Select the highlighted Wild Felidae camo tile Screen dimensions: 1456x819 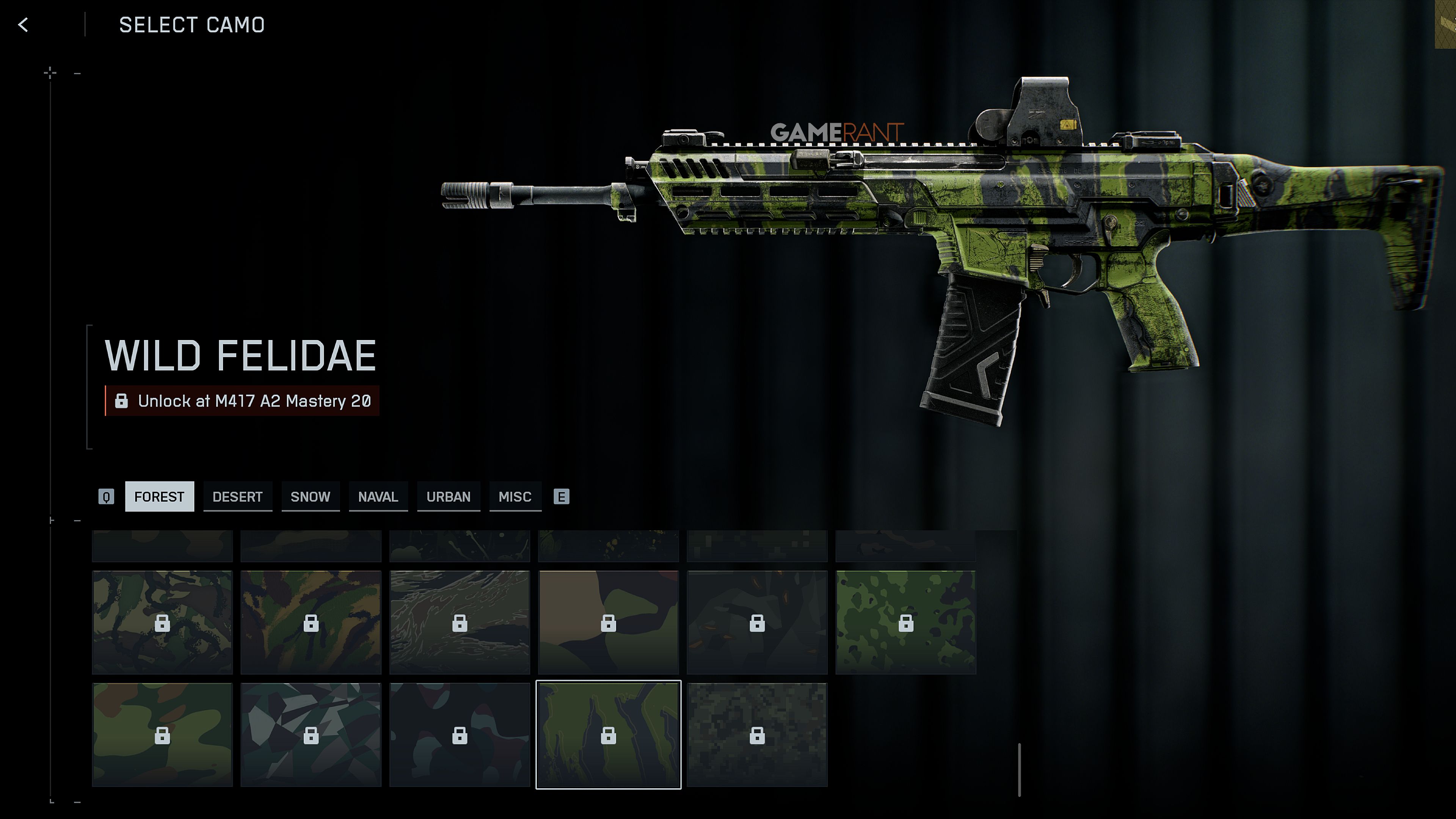[x=608, y=734]
